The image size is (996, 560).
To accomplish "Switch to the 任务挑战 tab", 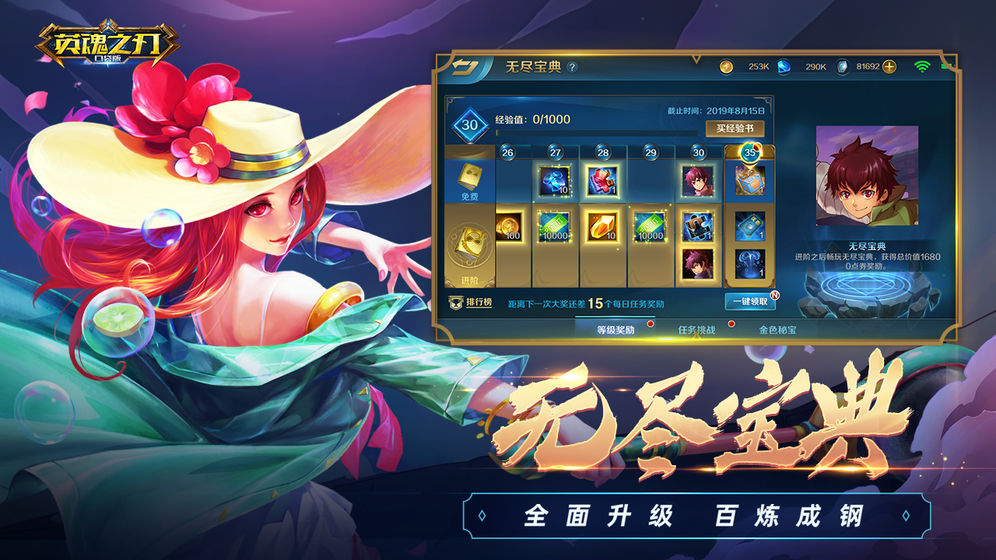I will pos(697,329).
